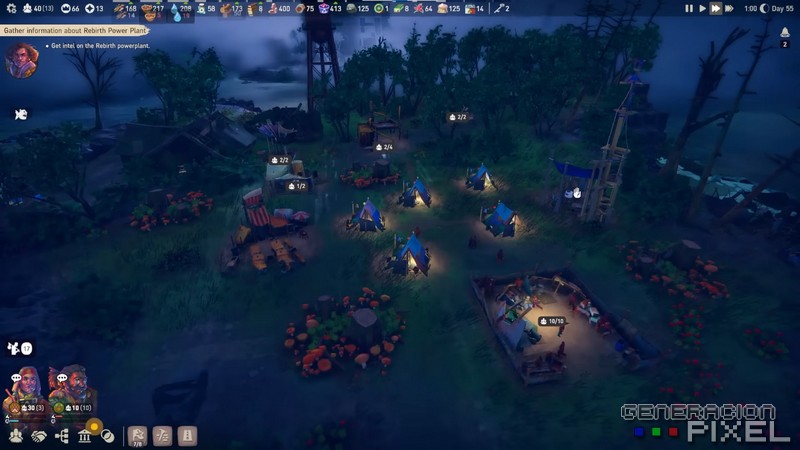
Task: Pause the game speed
Action: [689, 8]
